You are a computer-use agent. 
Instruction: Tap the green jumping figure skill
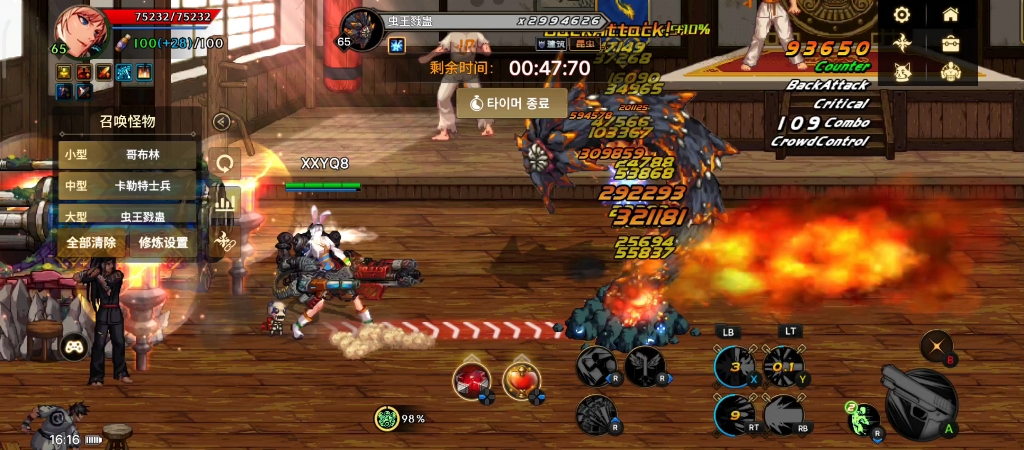tap(862, 420)
